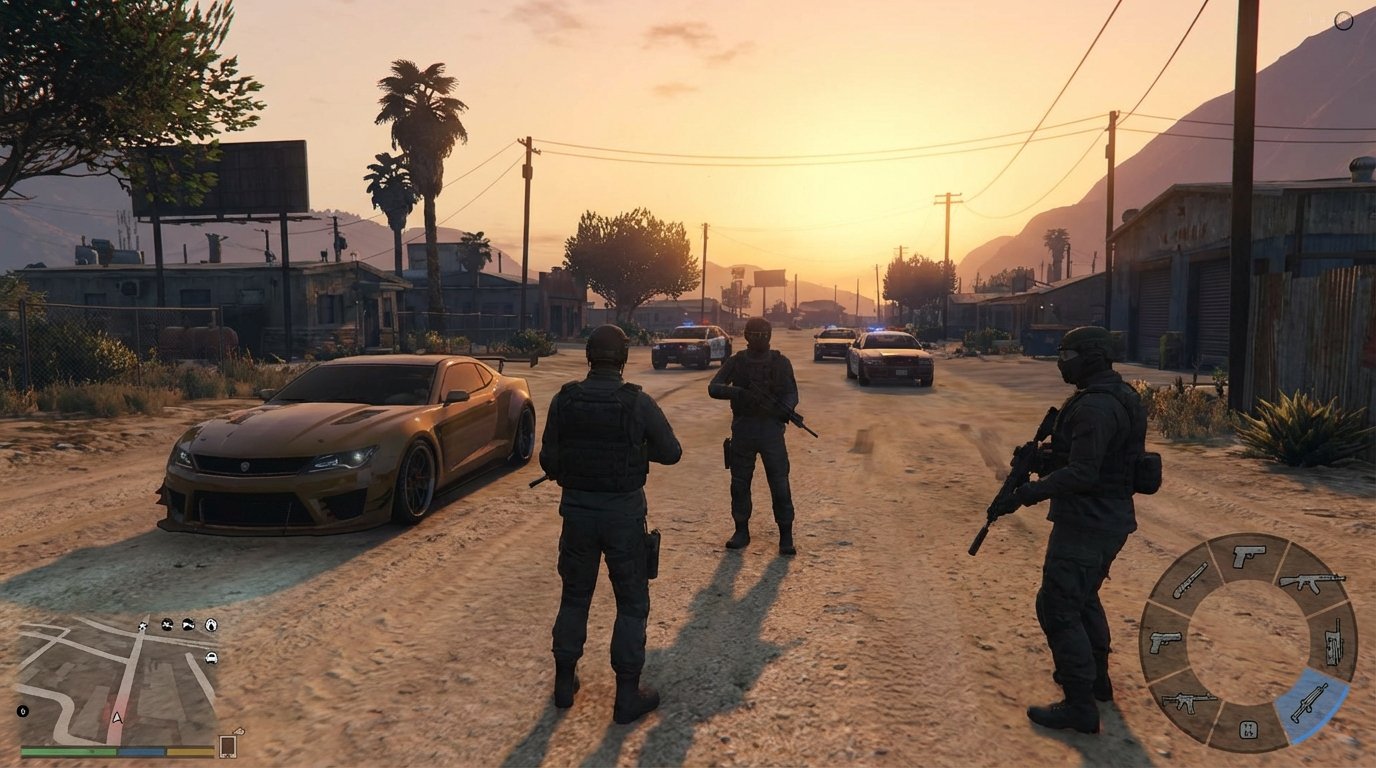Click the green health bar under the minimap

tap(66, 751)
